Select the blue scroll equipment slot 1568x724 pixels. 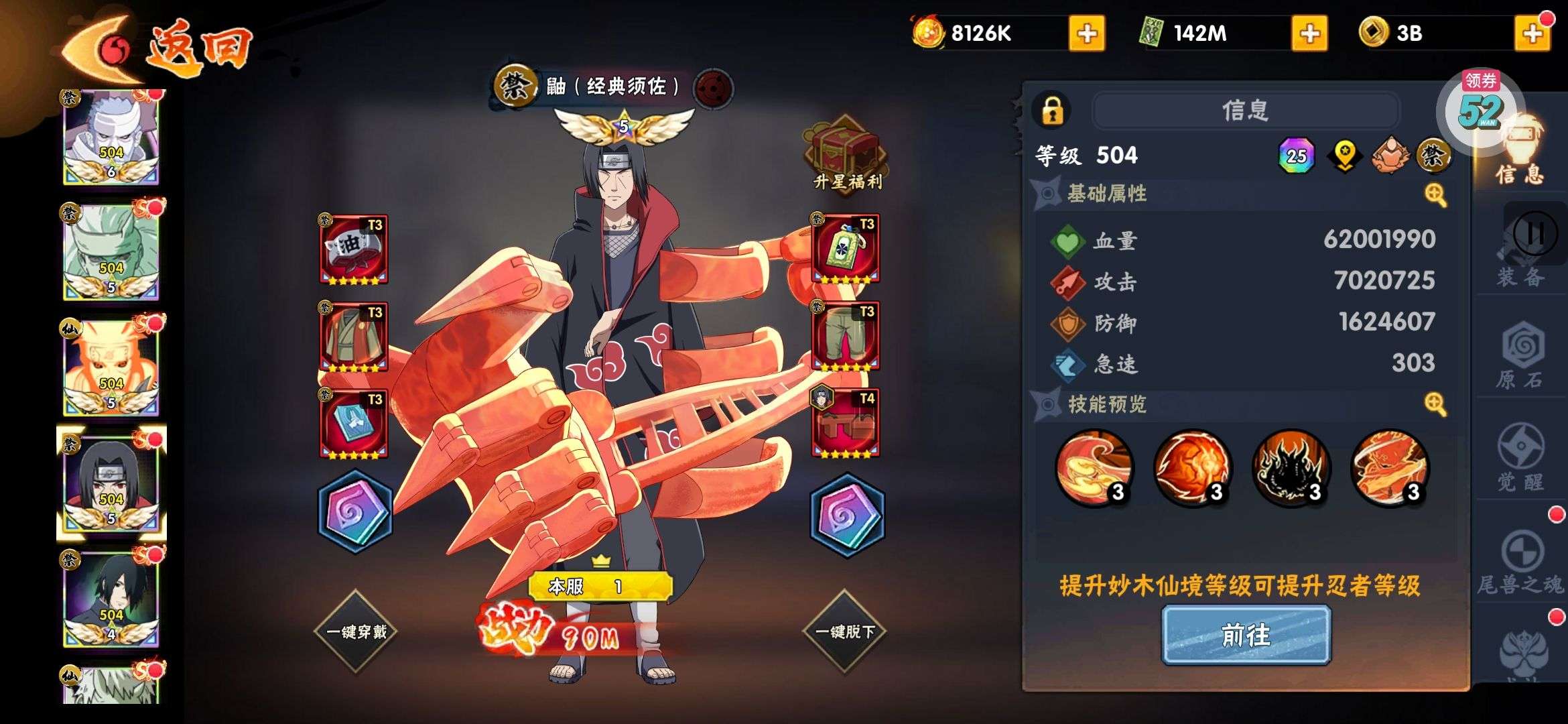point(353,424)
